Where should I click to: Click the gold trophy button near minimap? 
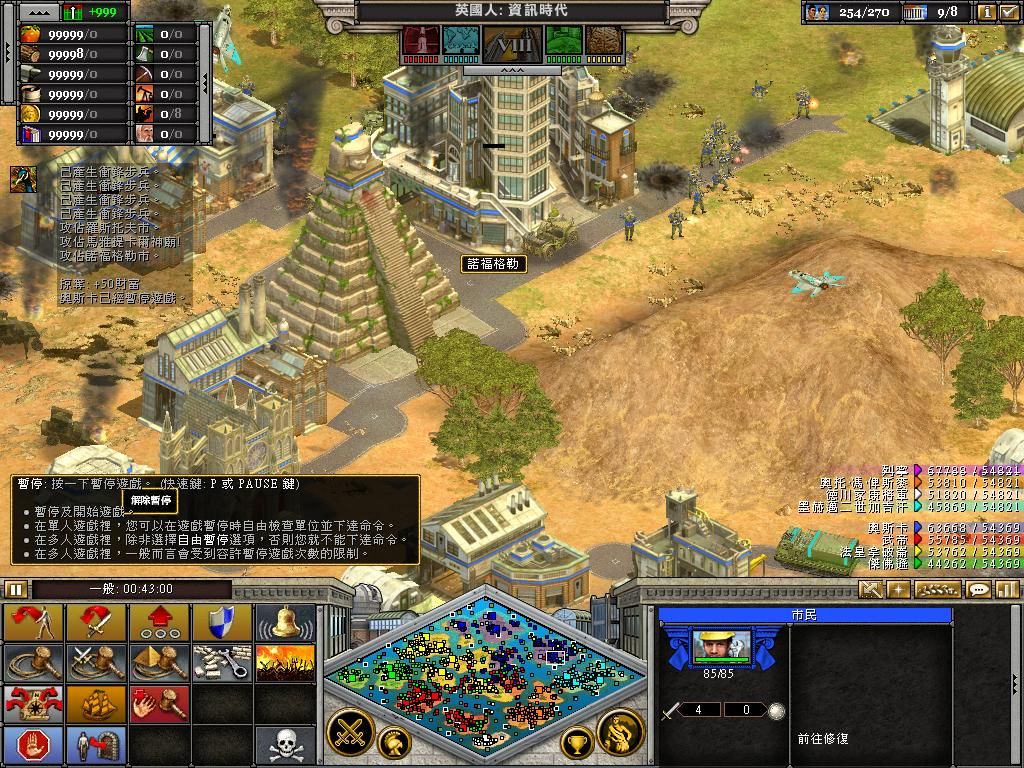578,743
